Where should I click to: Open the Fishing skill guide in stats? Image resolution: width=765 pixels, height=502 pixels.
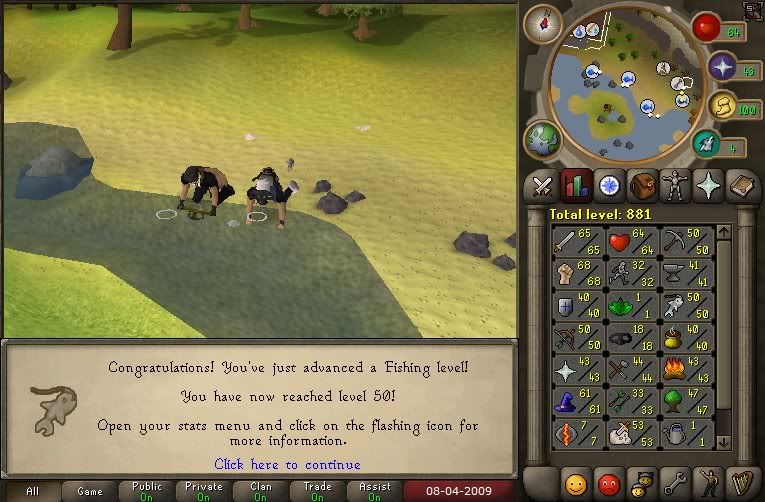[x=685, y=307]
